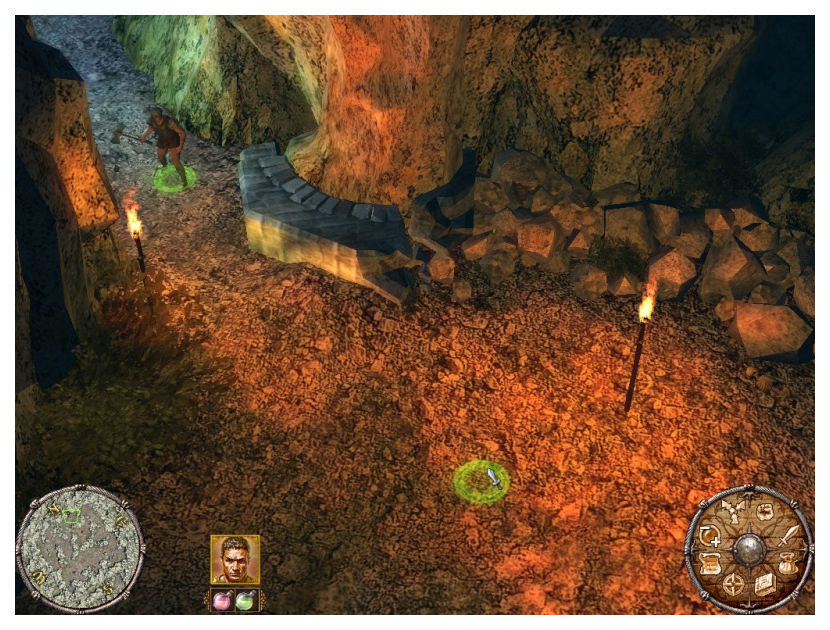Click the circular minimap
The height and width of the screenshot is (630, 830).
(80, 548)
